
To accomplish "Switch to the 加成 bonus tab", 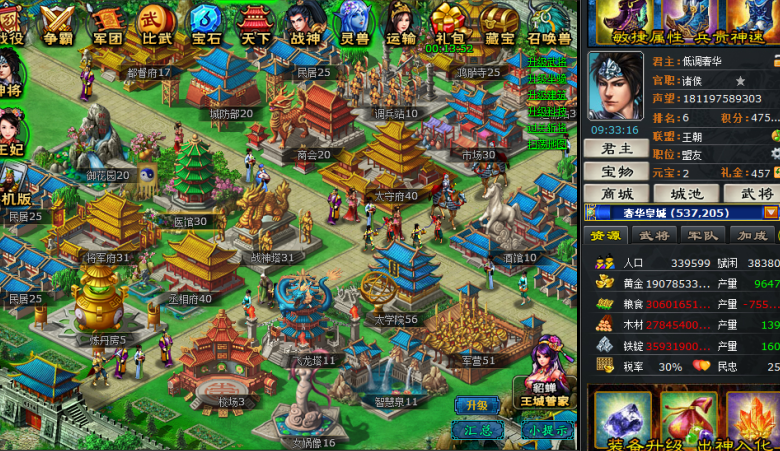I will (x=753, y=235).
